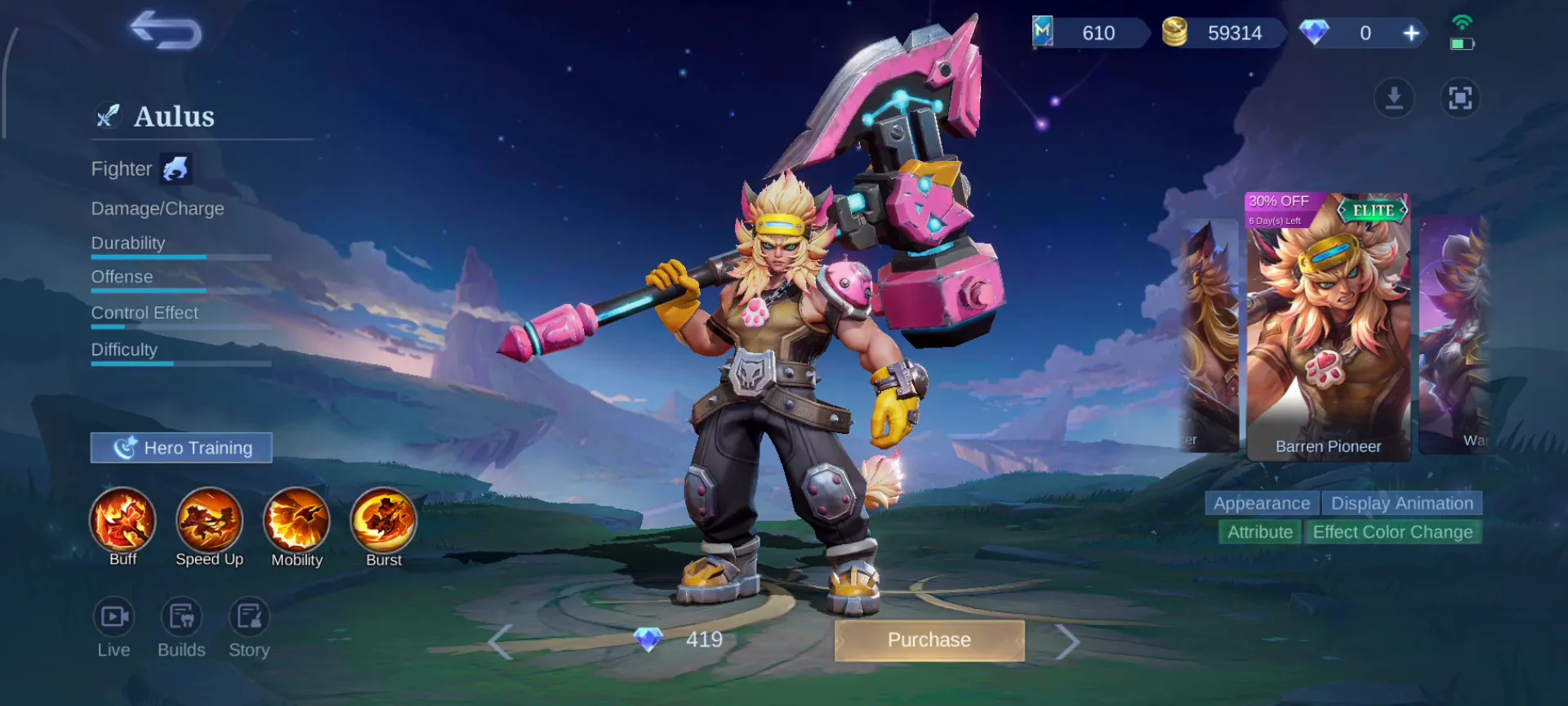Image resolution: width=1568 pixels, height=706 pixels.
Task: Switch to Display Animation
Action: click(x=1402, y=503)
